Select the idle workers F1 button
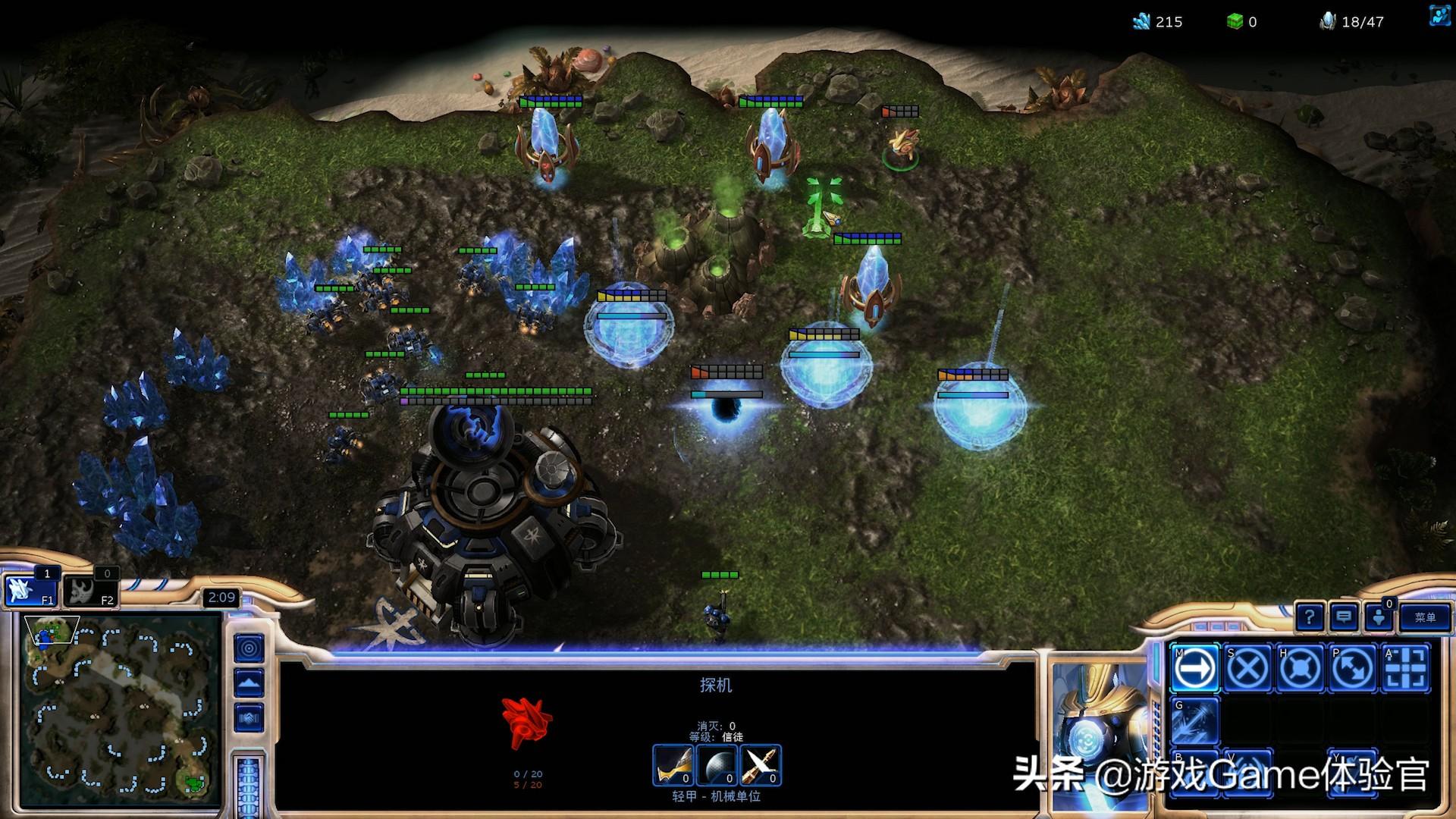The height and width of the screenshot is (819, 1456). pos(30,590)
